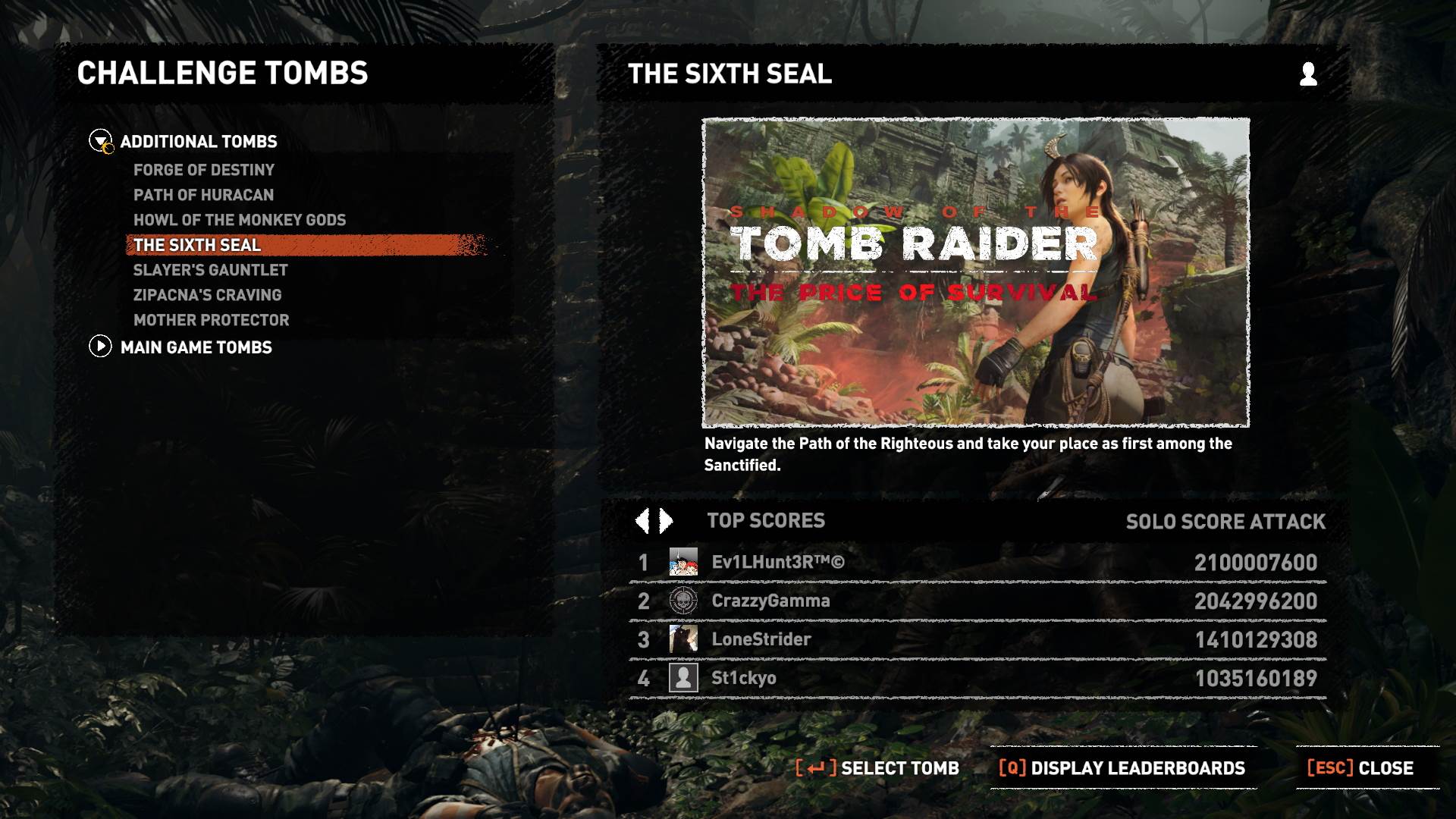Click the Select Tomb button
The width and height of the screenshot is (1456, 819).
pos(877,767)
